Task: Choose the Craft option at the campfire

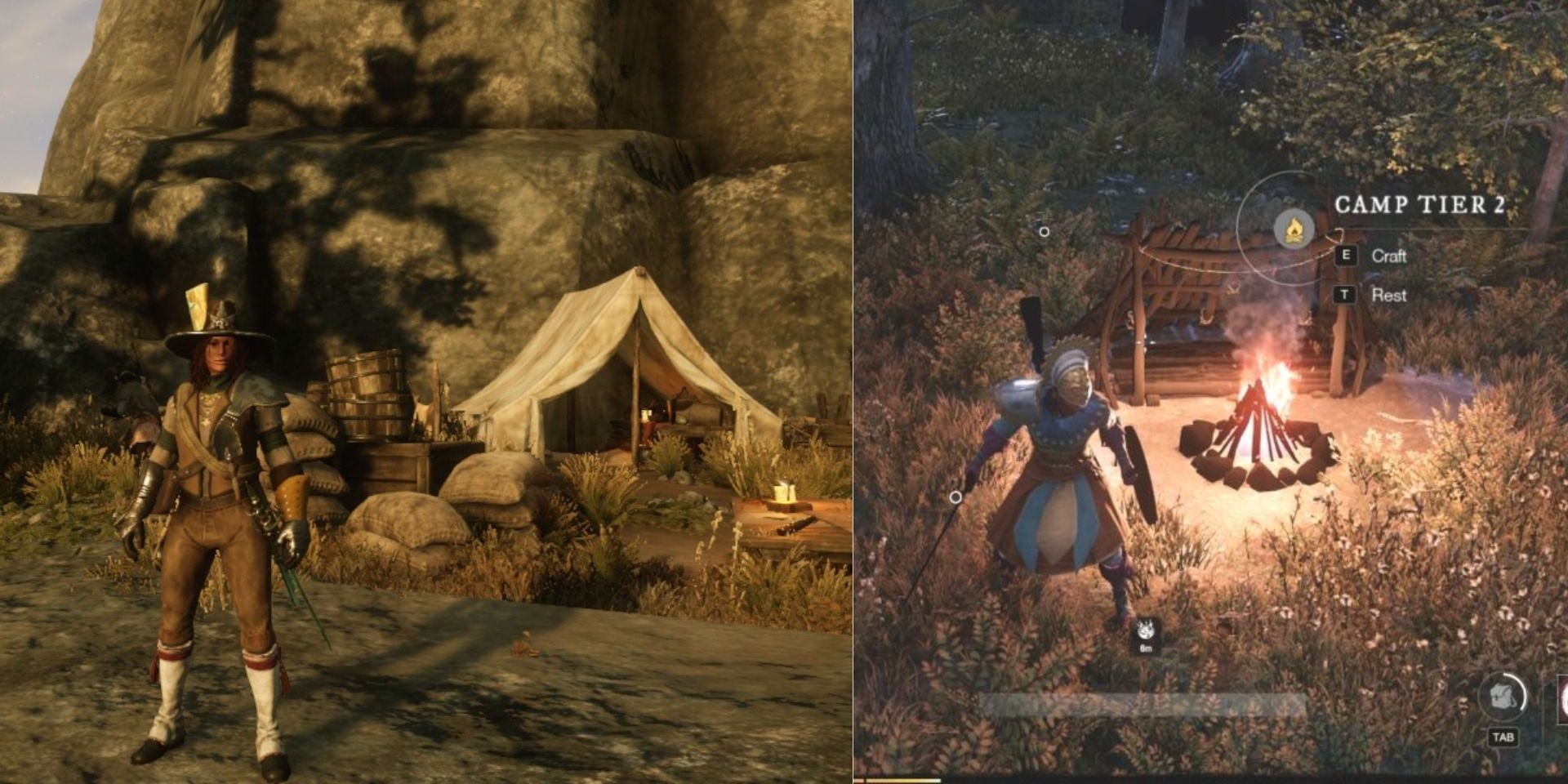Action: 1392,257
